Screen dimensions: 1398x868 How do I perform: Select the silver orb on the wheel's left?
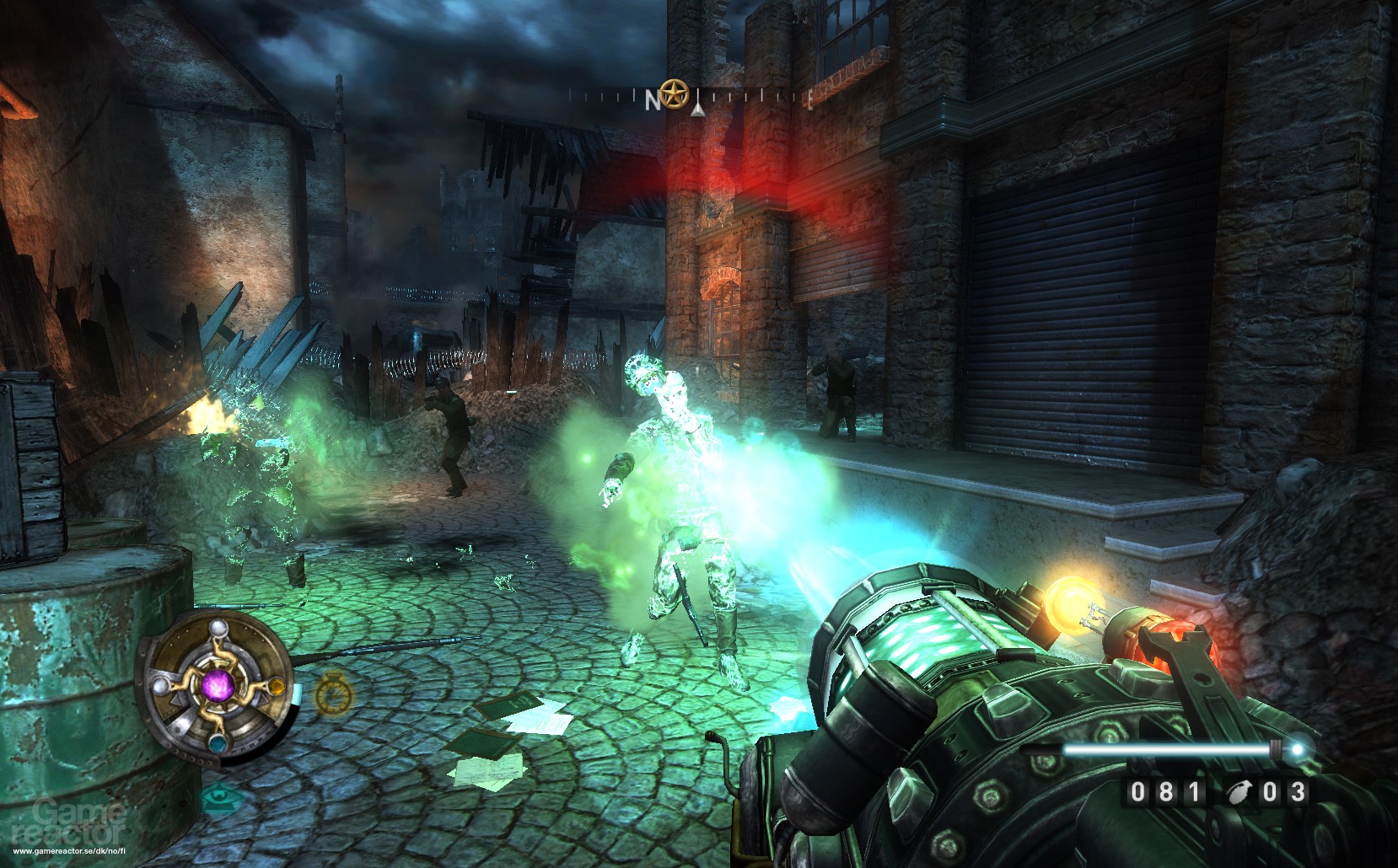coord(161,686)
